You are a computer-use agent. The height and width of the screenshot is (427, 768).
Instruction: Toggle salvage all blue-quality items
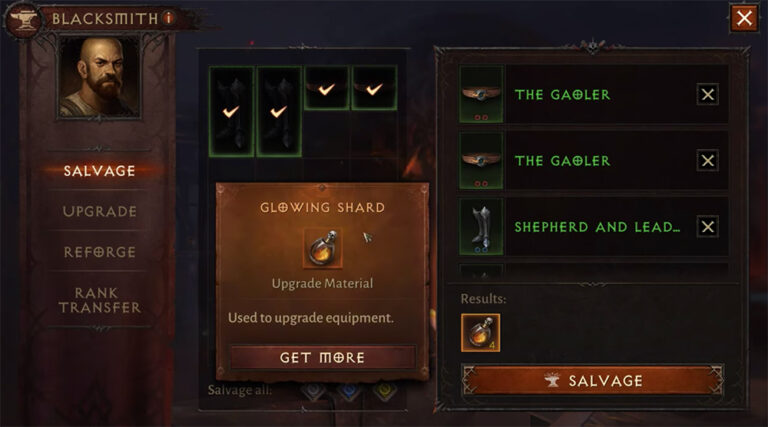click(x=348, y=390)
